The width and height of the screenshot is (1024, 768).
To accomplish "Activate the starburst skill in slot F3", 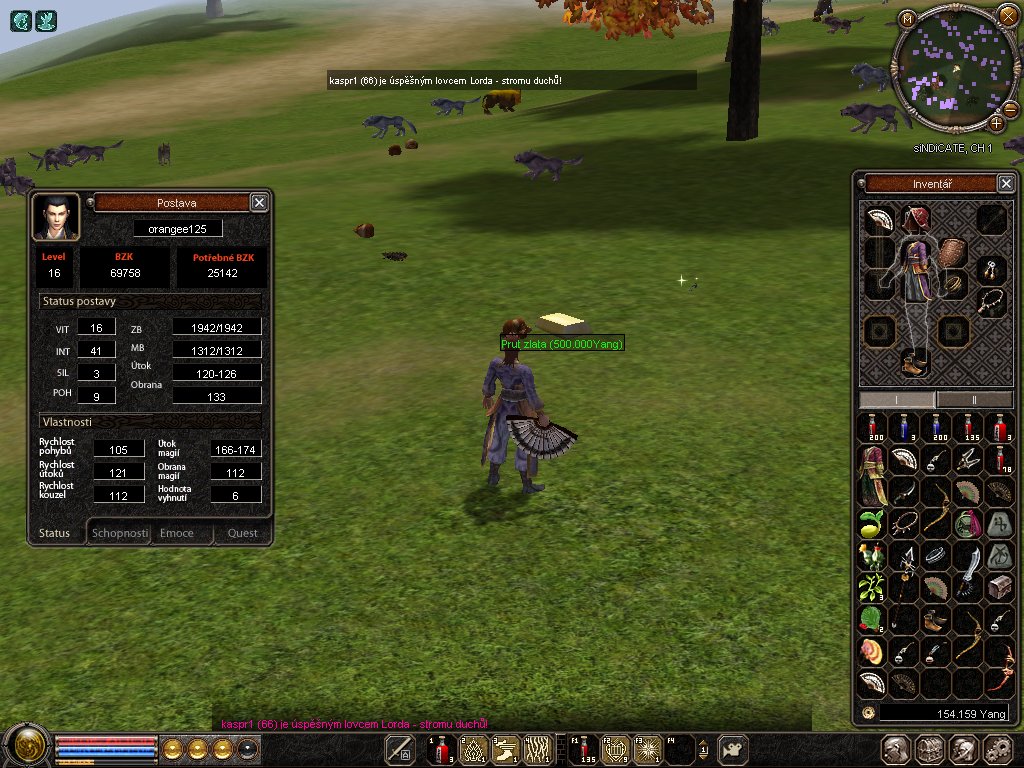I will (648, 748).
